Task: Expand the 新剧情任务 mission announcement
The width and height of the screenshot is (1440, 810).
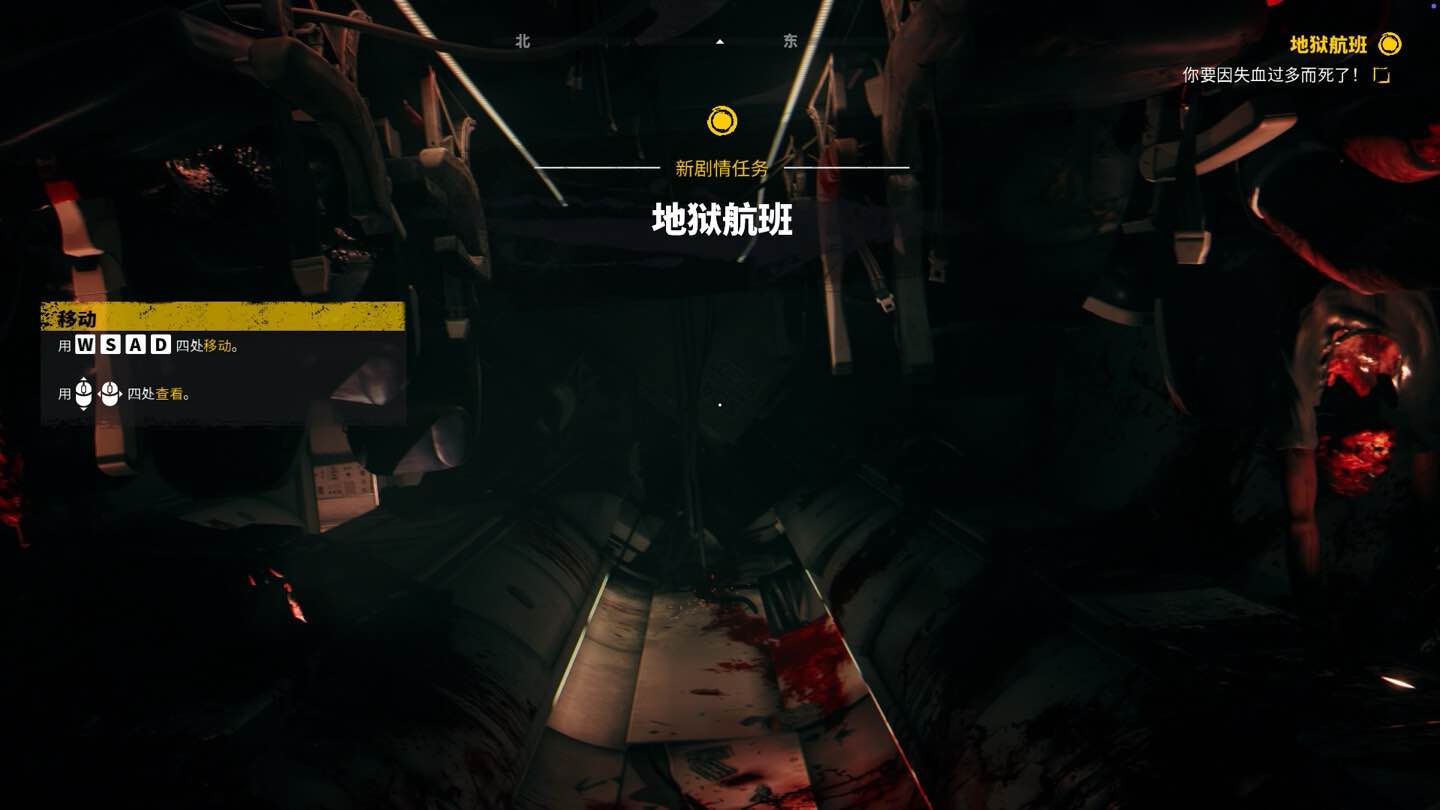Action: (x=722, y=166)
